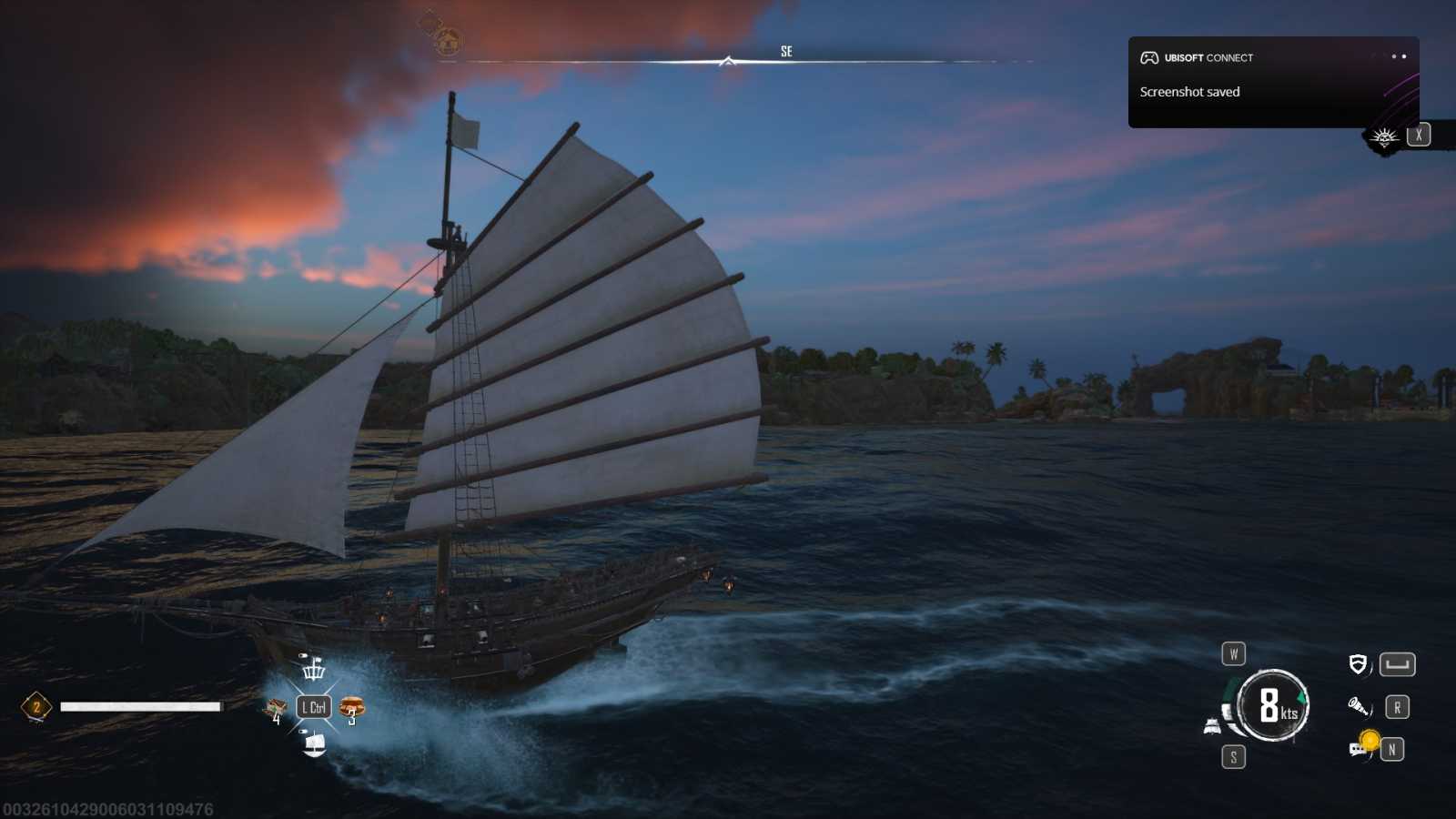Select the ship silhouette icon beside speed dial
Viewport: 1456px width, 819px height.
[1211, 723]
